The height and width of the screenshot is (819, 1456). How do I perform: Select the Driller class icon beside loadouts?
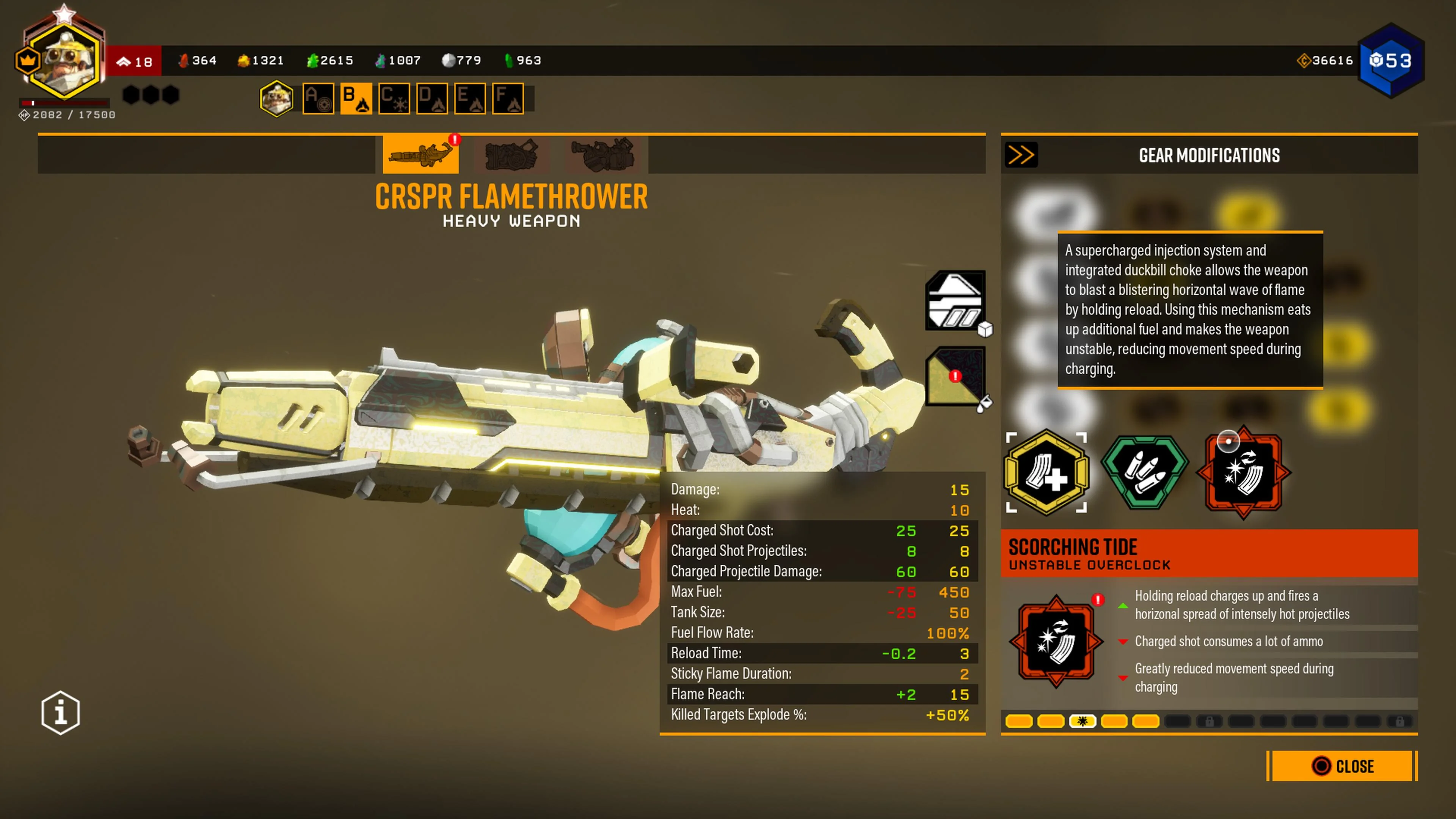pyautogui.click(x=276, y=99)
